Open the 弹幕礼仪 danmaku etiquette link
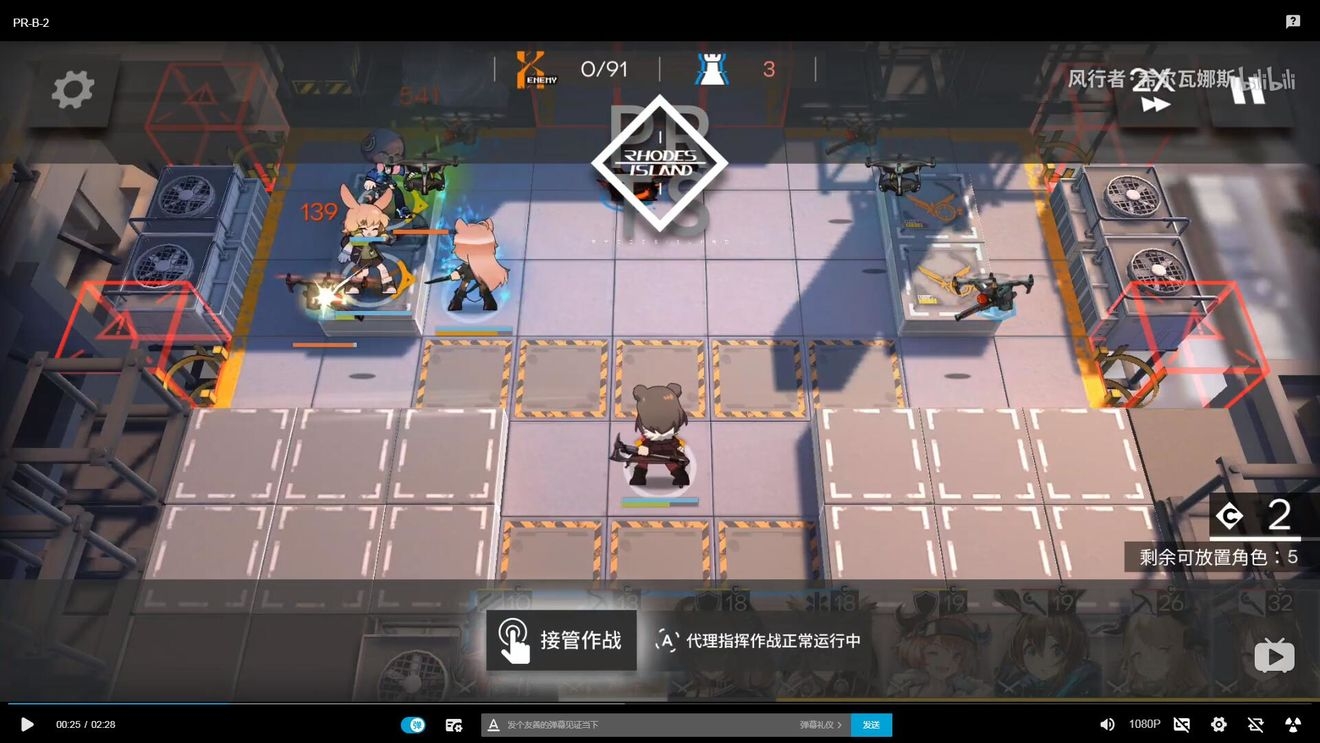The width and height of the screenshot is (1320, 743). [820, 724]
